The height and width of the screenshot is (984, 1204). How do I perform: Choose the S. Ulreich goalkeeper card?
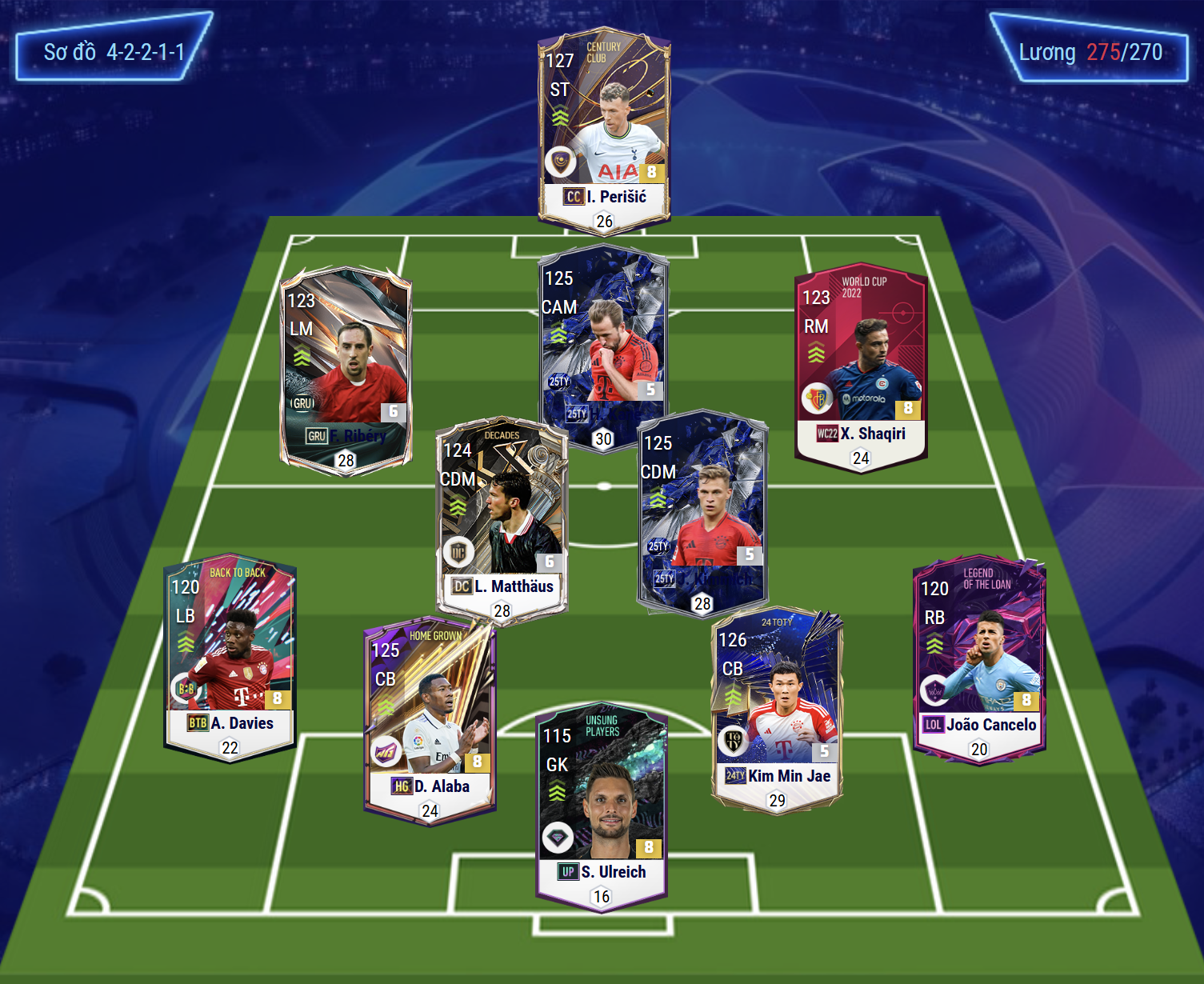pos(602,808)
